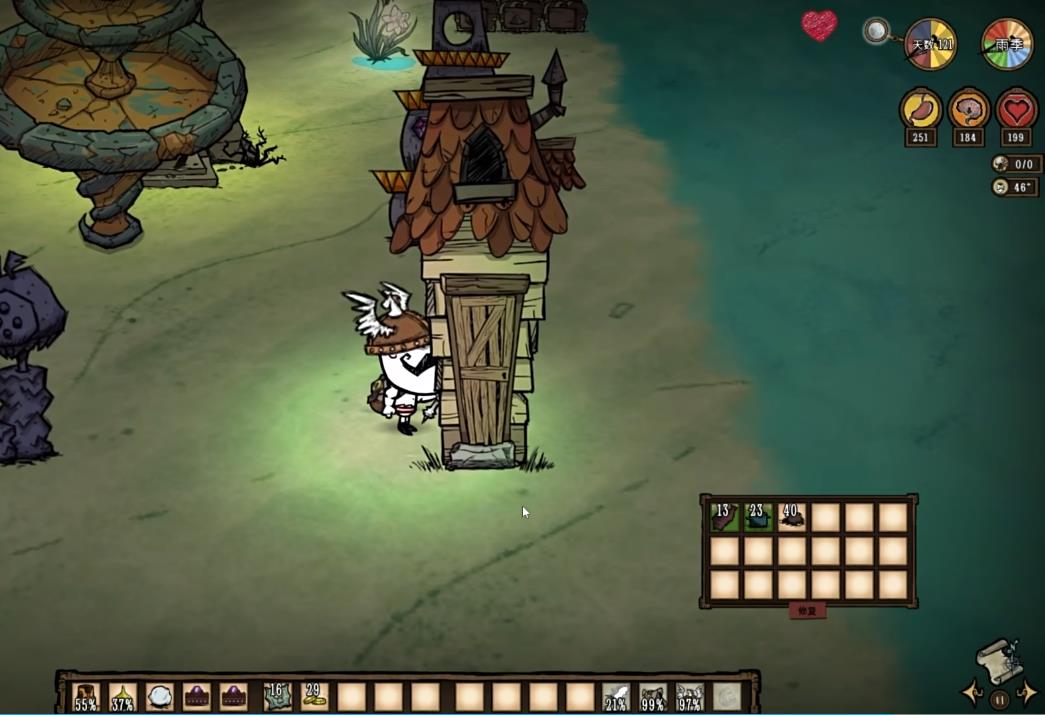The width and height of the screenshot is (1045, 715).
Task: Pick the hotbar stack of 16
Action: point(277,696)
